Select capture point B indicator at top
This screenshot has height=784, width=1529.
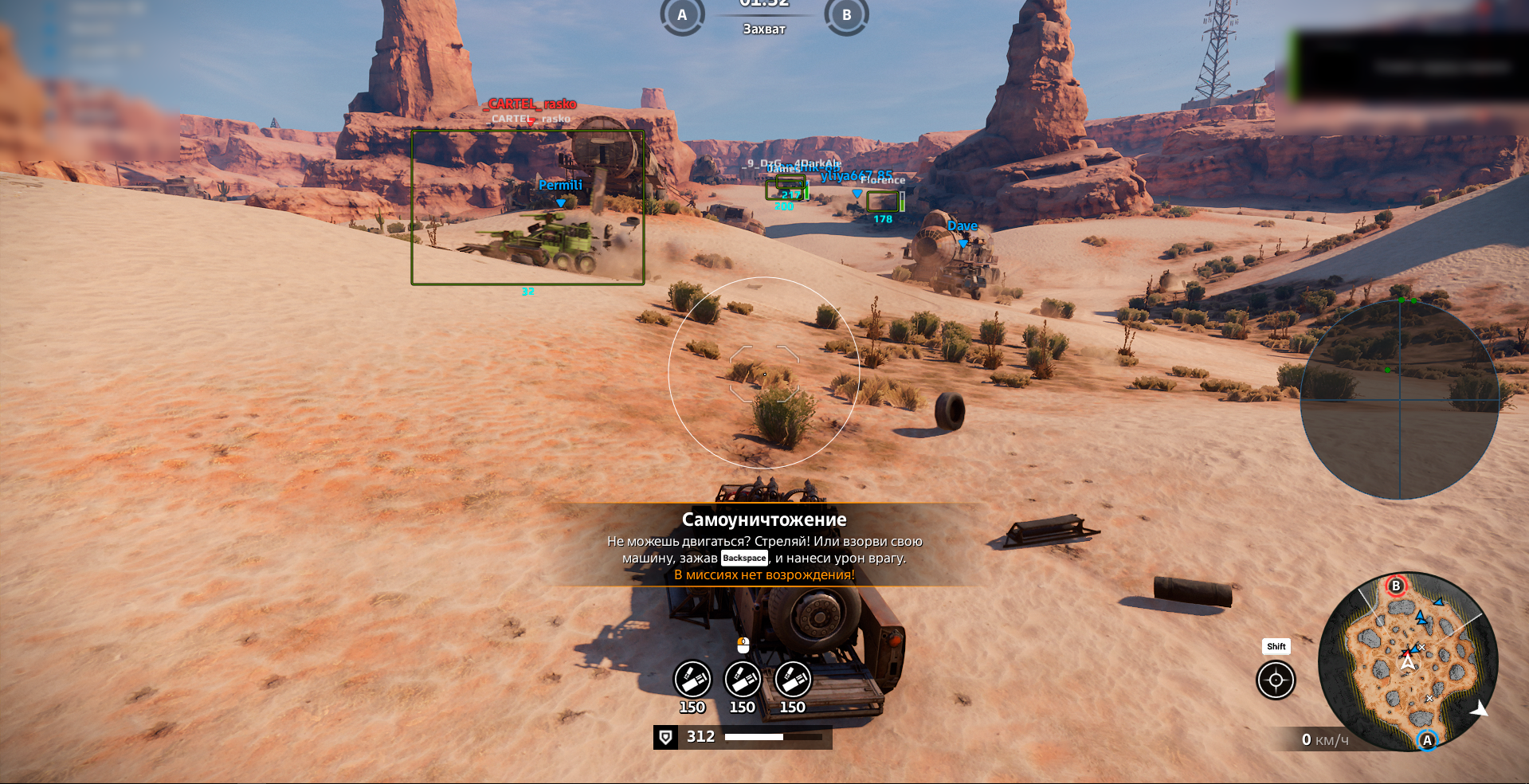(x=846, y=15)
